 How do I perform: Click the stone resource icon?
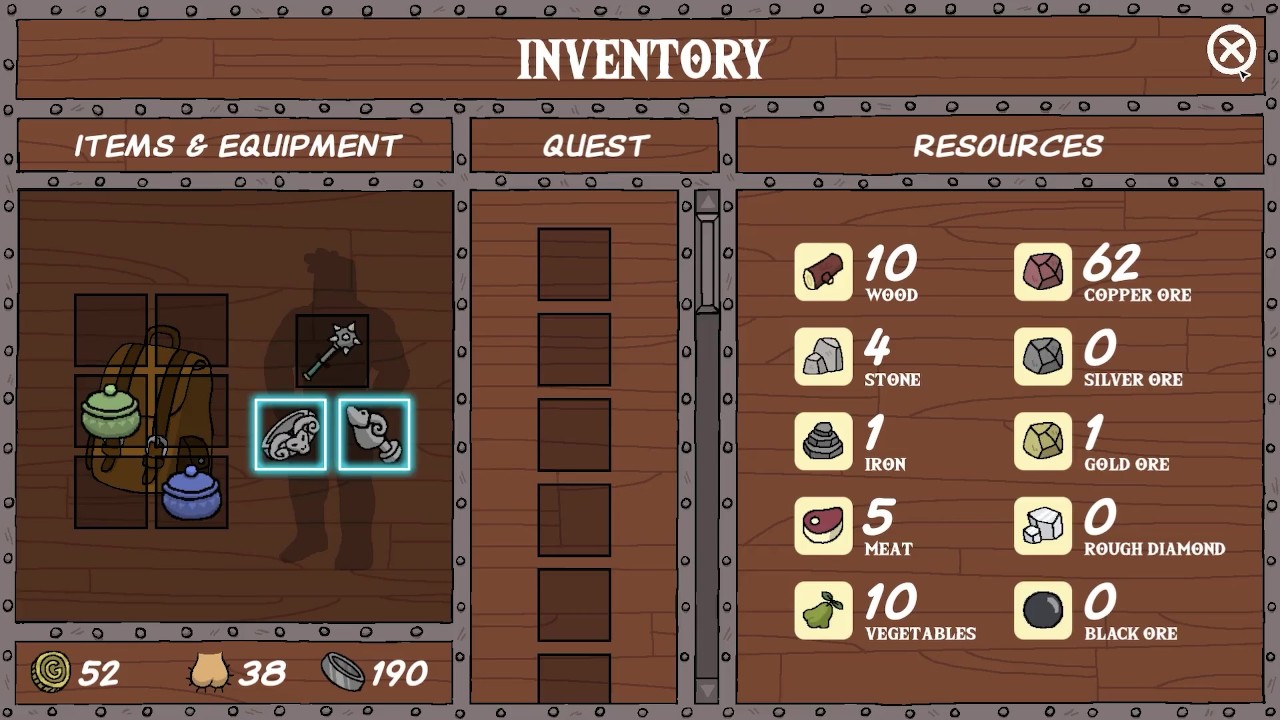coord(823,357)
